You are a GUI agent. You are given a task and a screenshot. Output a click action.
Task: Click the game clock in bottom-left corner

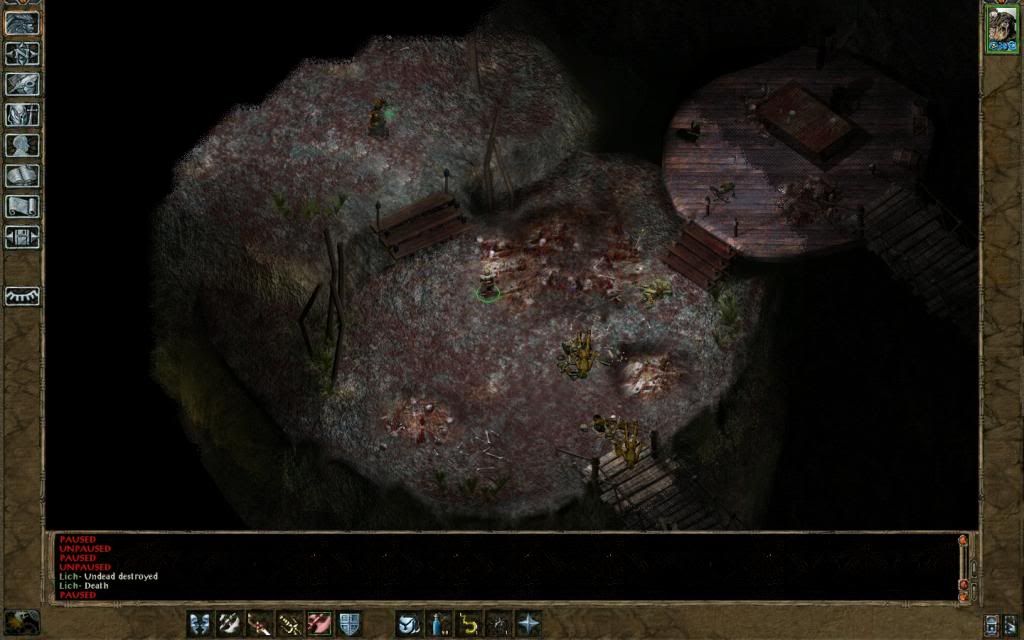pyautogui.click(x=22, y=622)
